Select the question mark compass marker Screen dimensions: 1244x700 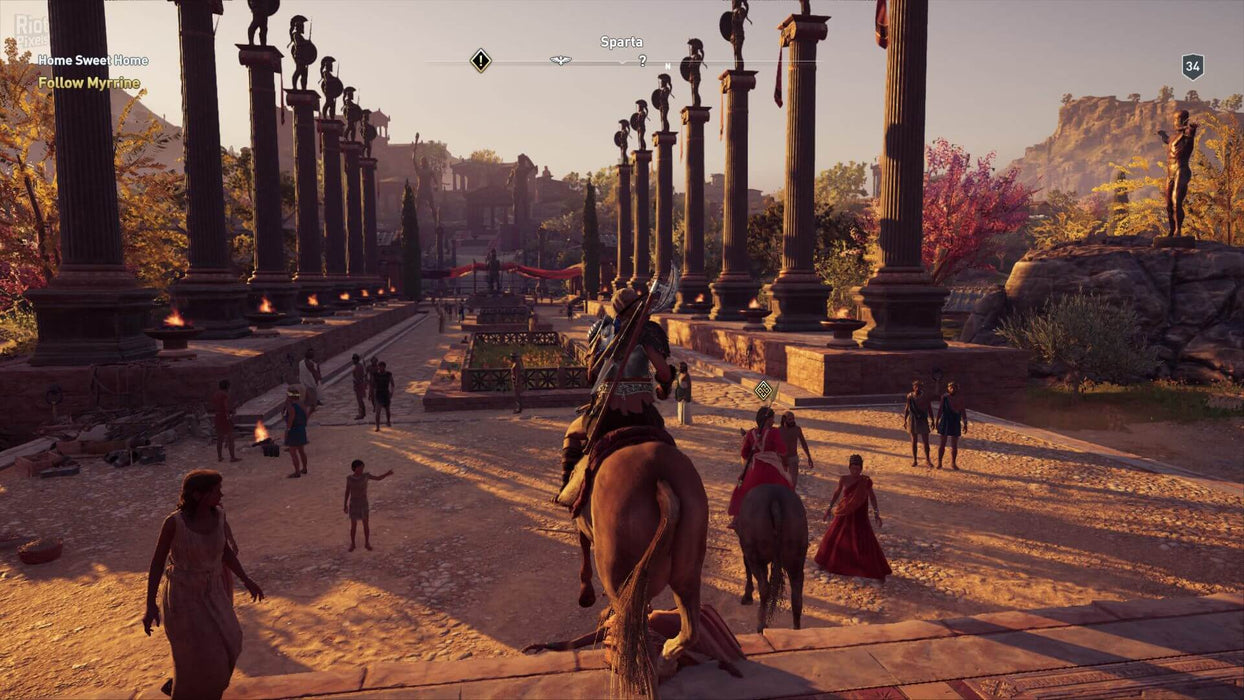pyautogui.click(x=642, y=62)
